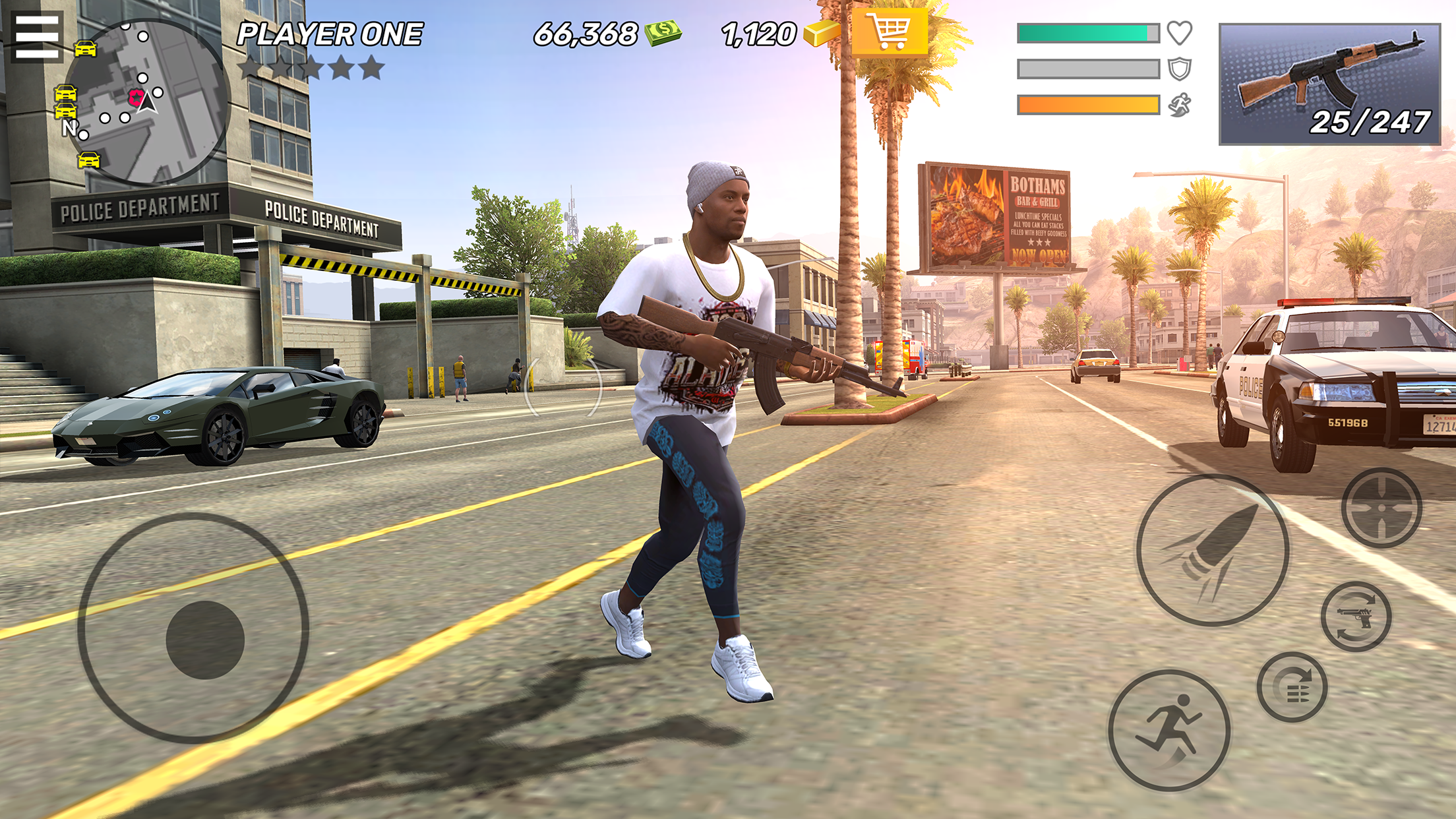This screenshot has height=819, width=1456.
Task: Fire weapon with the bullet button
Action: 1212,550
